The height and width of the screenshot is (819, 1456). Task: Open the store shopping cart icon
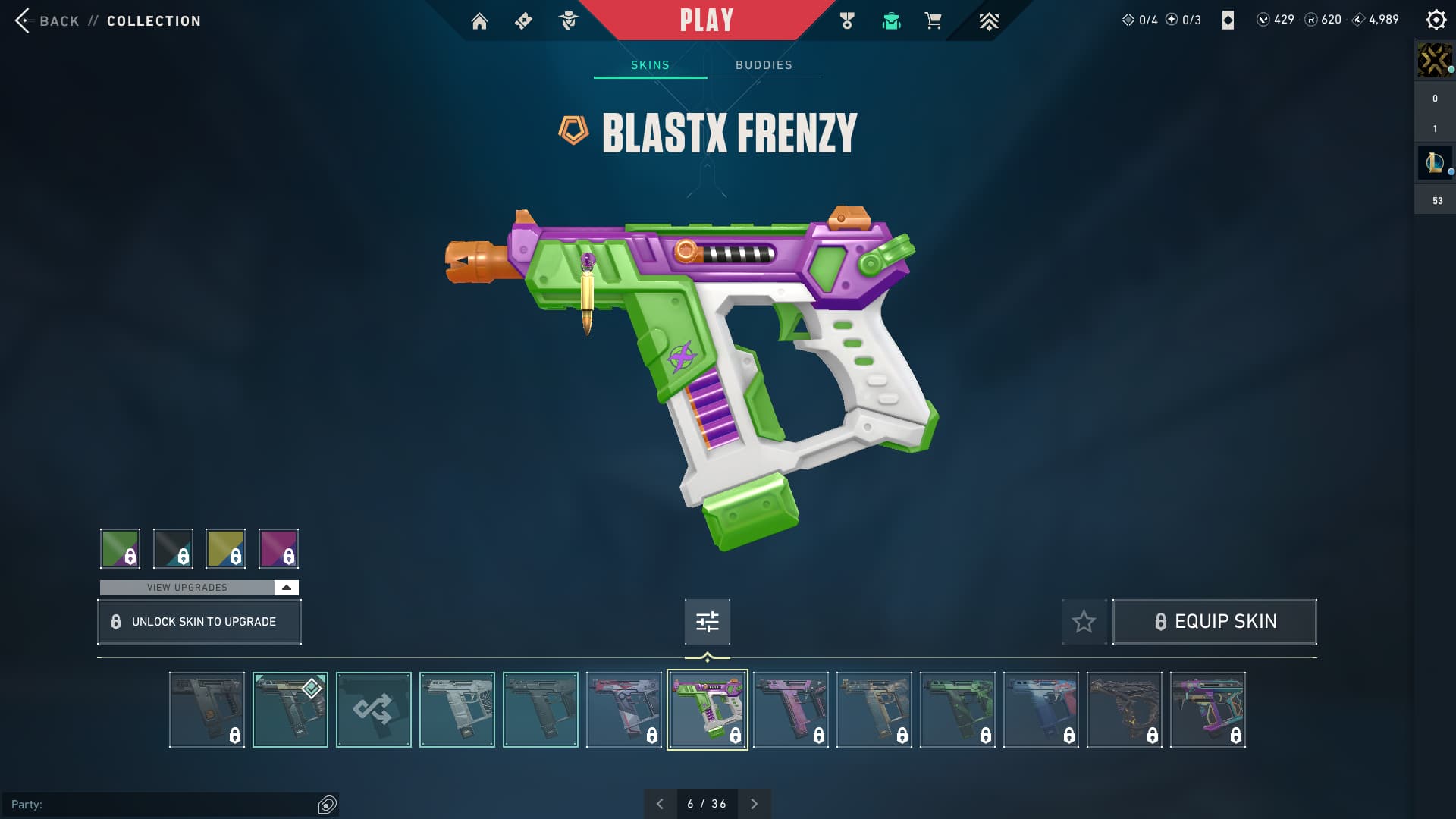click(x=933, y=21)
